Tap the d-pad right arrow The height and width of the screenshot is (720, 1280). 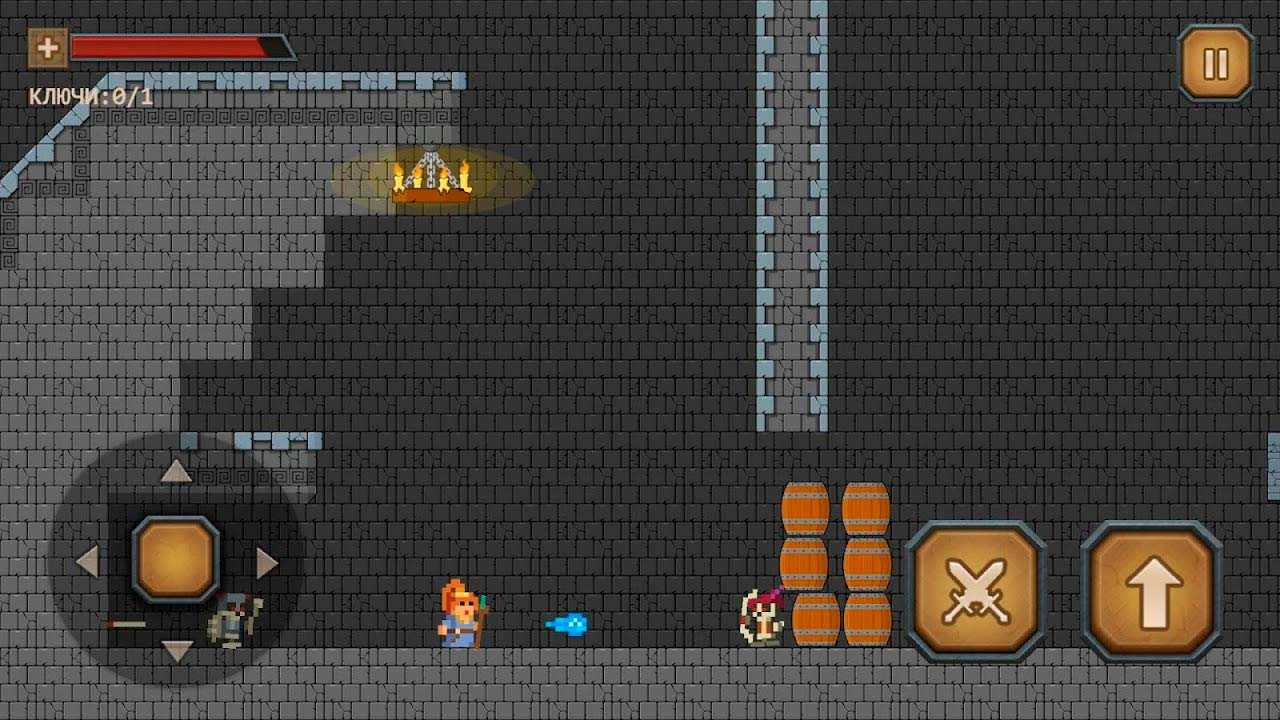266,562
